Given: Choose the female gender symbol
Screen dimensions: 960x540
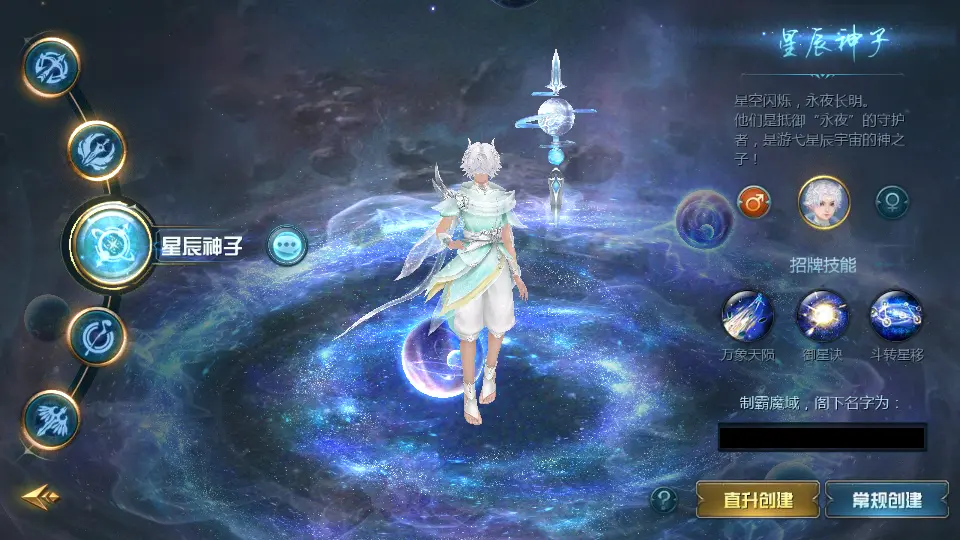Looking at the screenshot, I should pos(891,203).
